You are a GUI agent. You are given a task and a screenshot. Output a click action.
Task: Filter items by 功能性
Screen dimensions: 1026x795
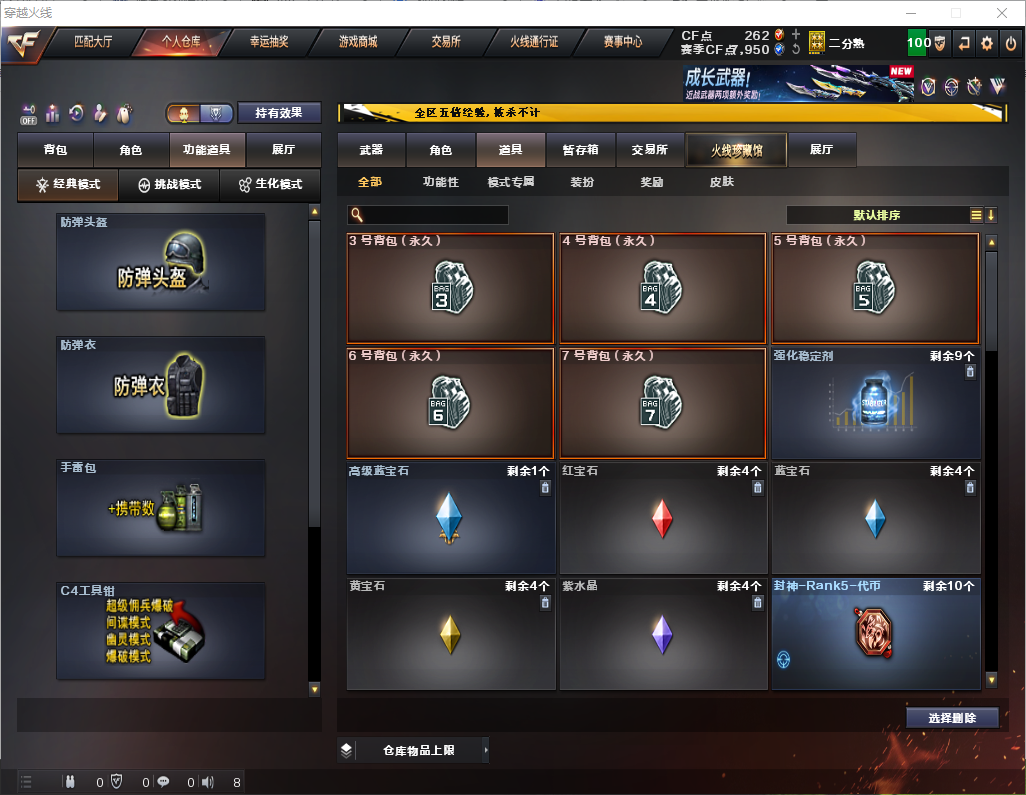click(440, 182)
